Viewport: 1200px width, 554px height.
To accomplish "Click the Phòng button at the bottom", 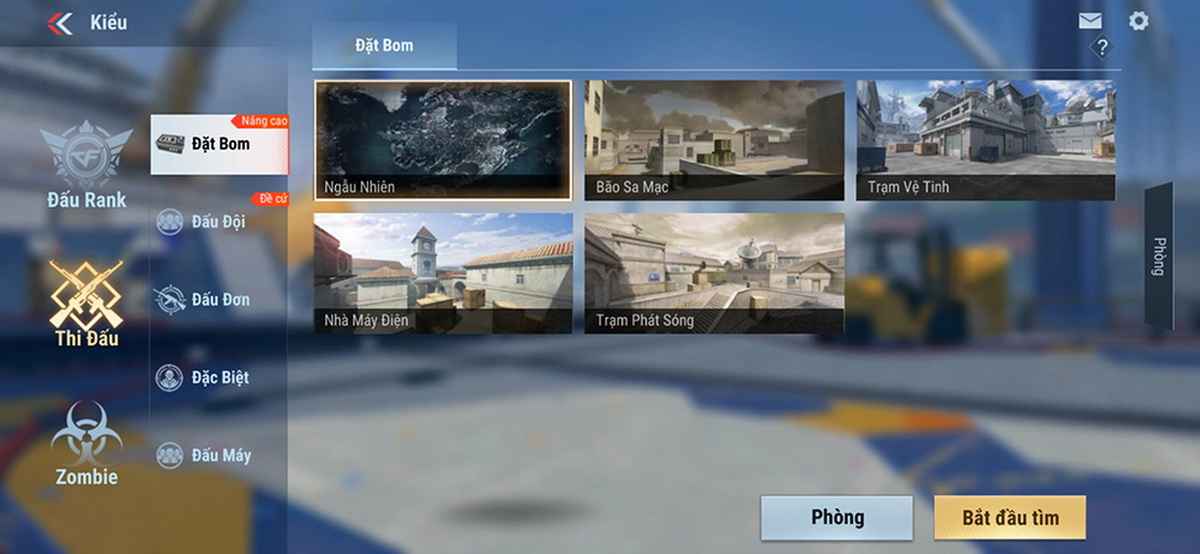I will coord(836,518).
